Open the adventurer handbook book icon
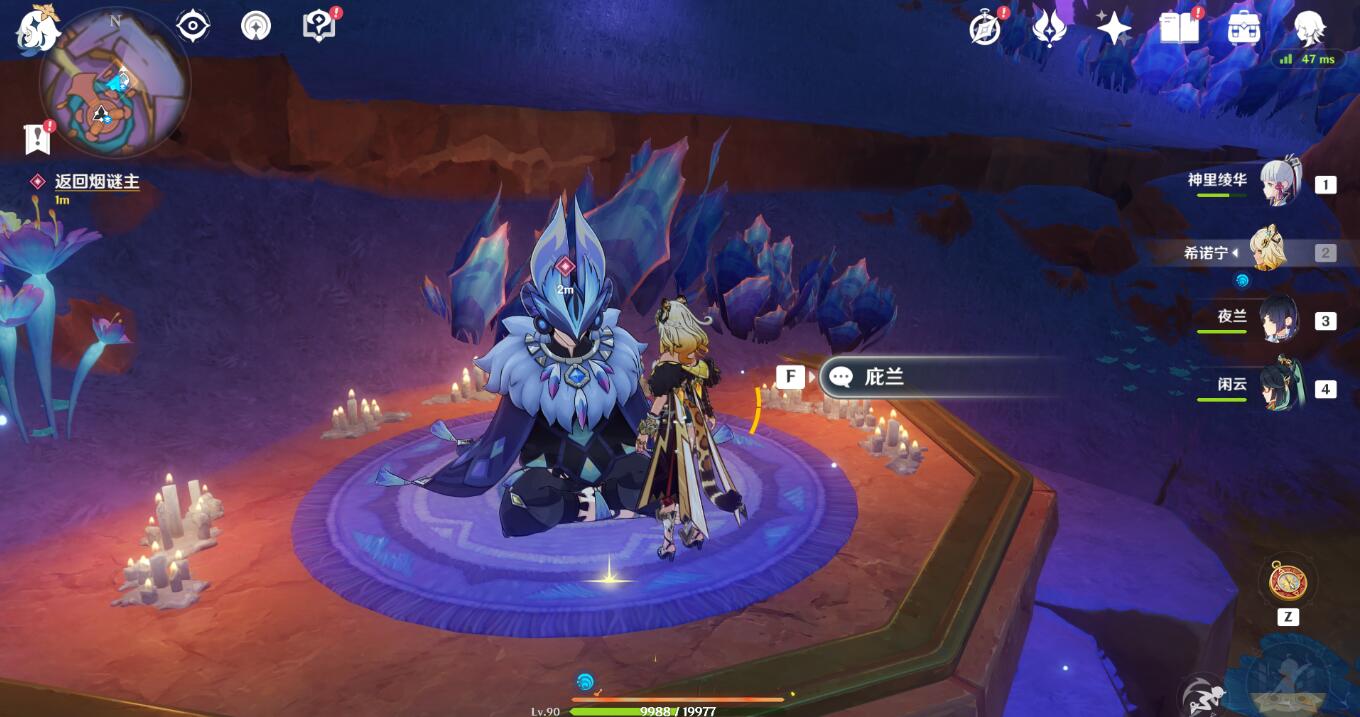 [1179, 28]
